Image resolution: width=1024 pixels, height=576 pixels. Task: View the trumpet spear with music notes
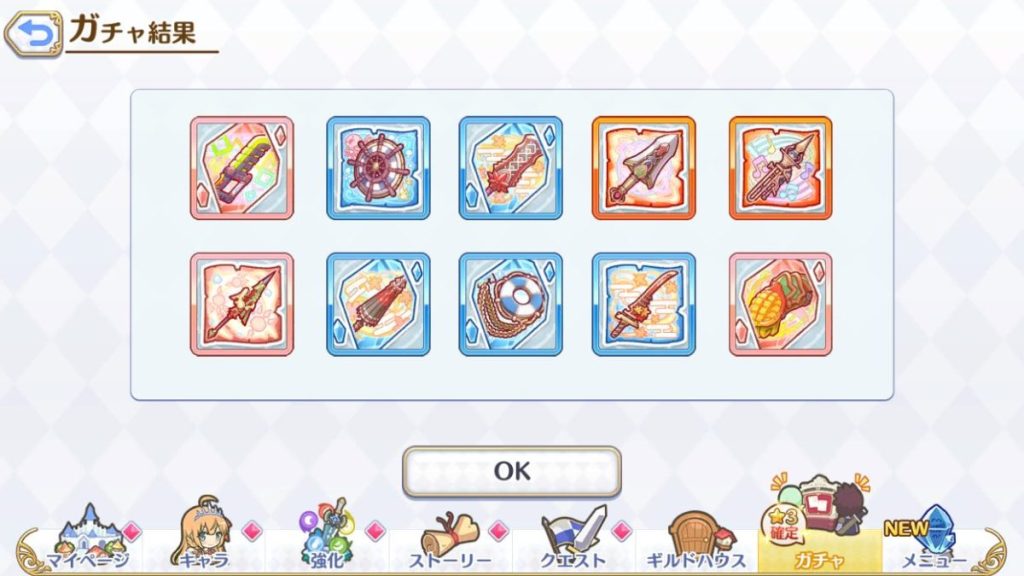[780, 168]
